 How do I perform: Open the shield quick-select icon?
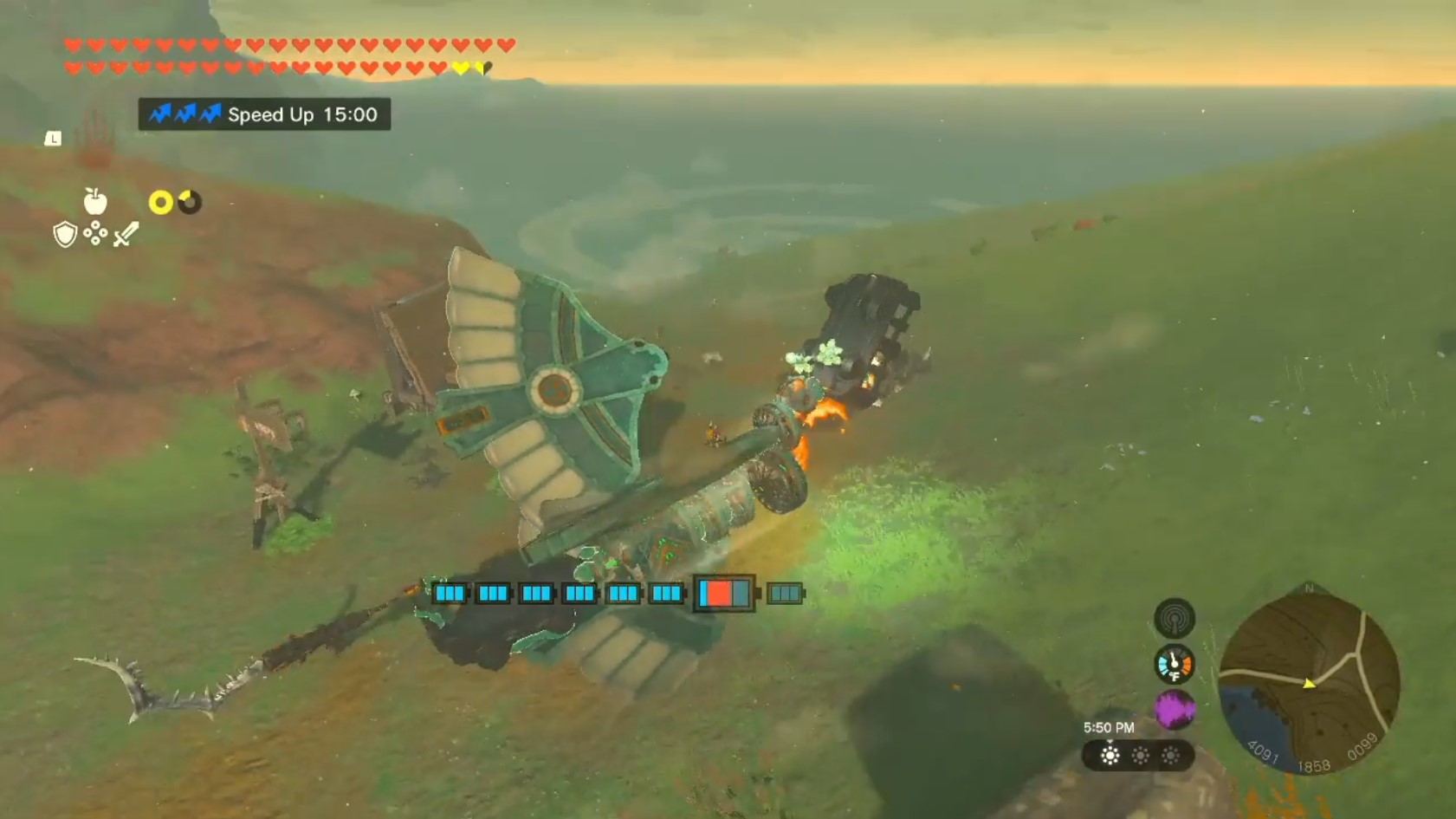[65, 234]
